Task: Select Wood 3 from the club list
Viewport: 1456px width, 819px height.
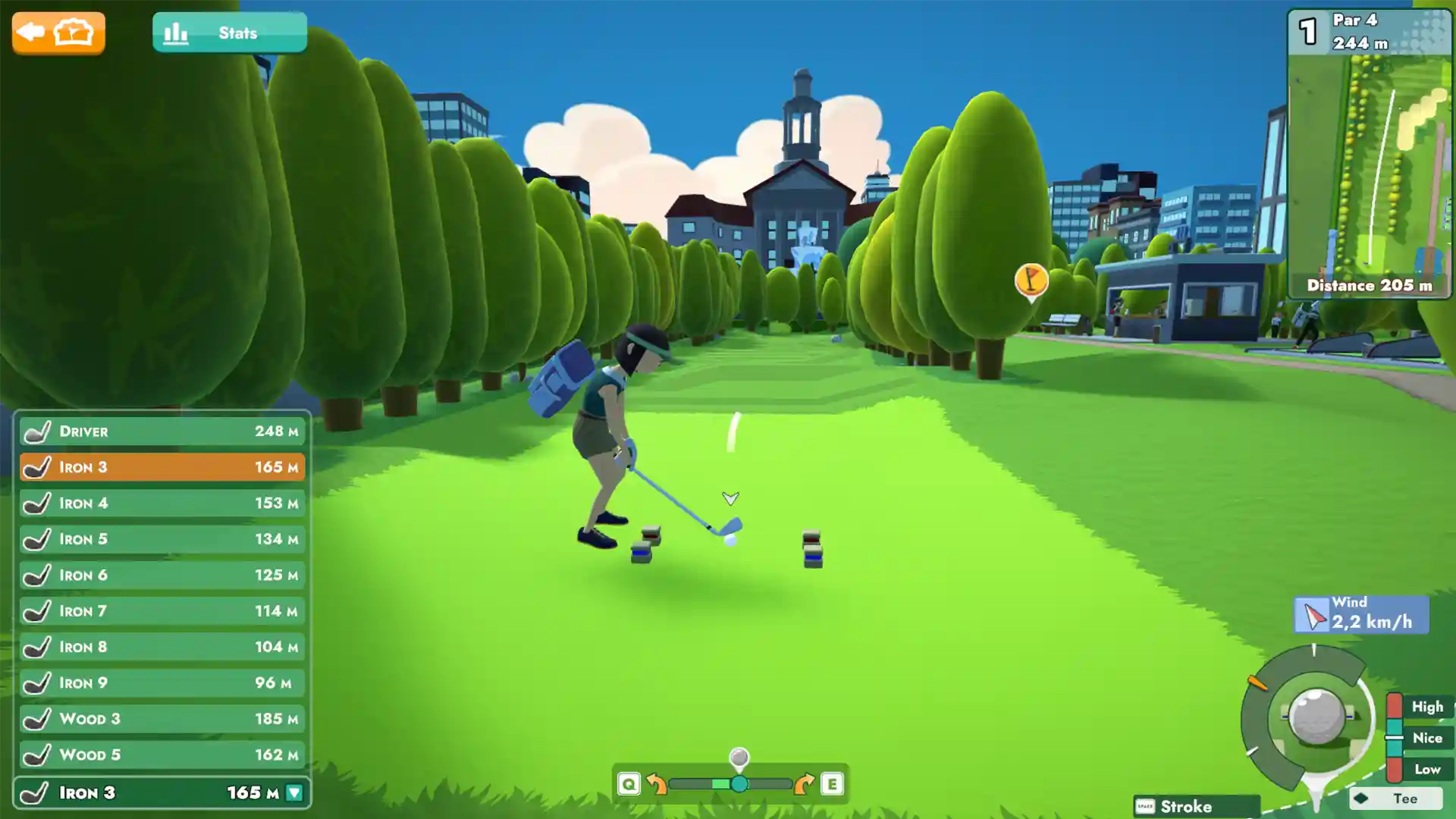Action: 162,718
